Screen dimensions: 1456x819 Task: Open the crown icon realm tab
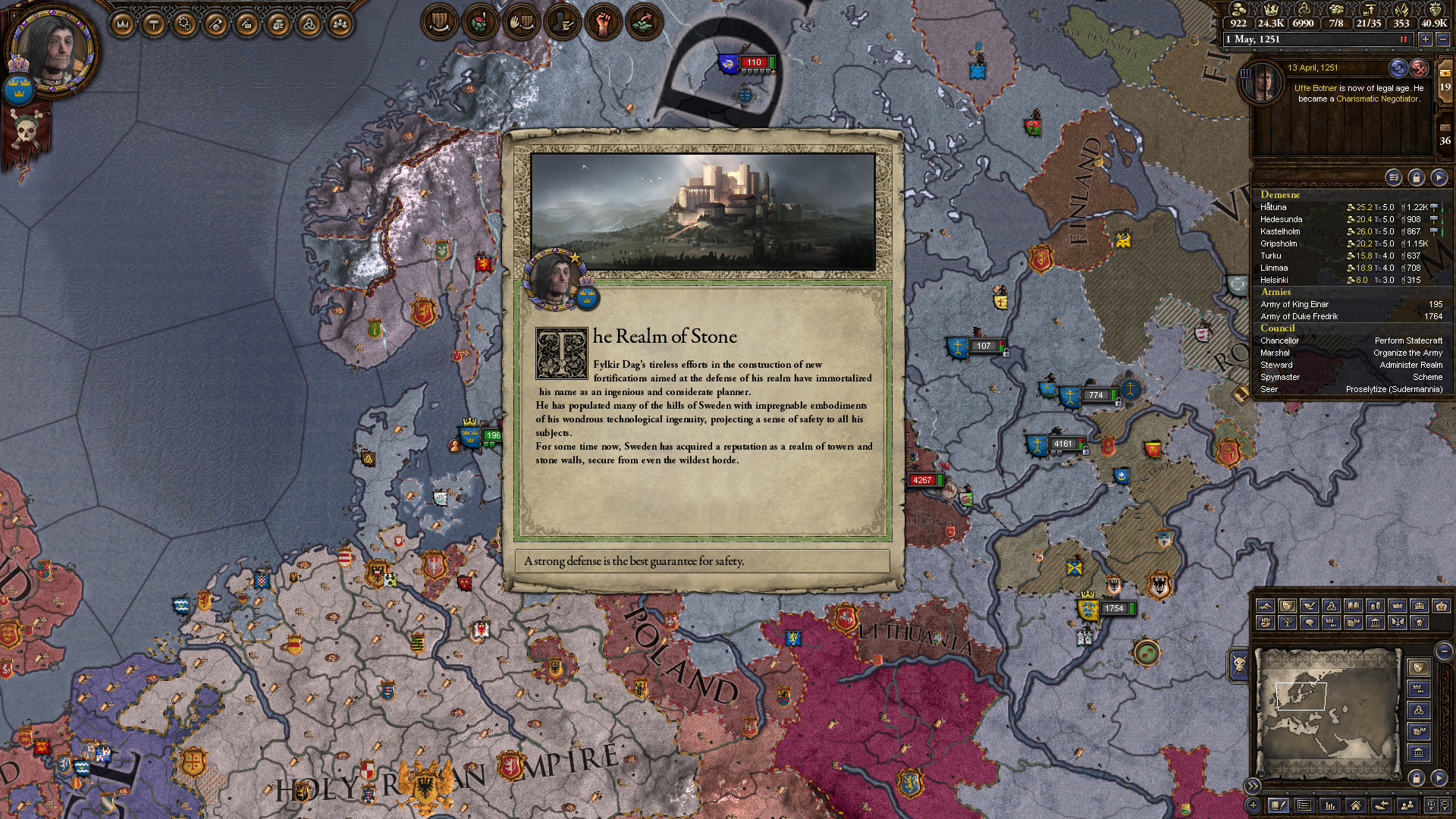point(123,25)
